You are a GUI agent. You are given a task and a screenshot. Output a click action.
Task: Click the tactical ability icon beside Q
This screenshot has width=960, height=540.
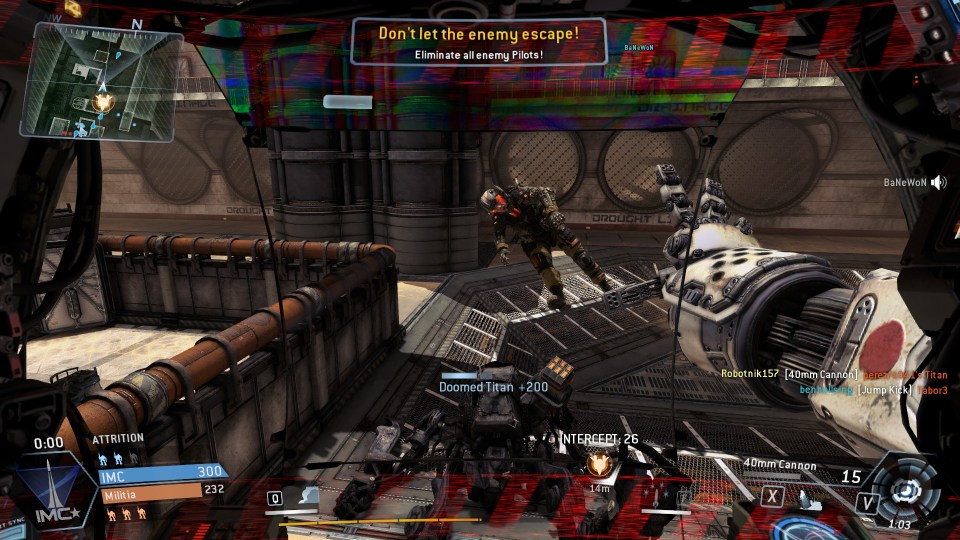308,497
